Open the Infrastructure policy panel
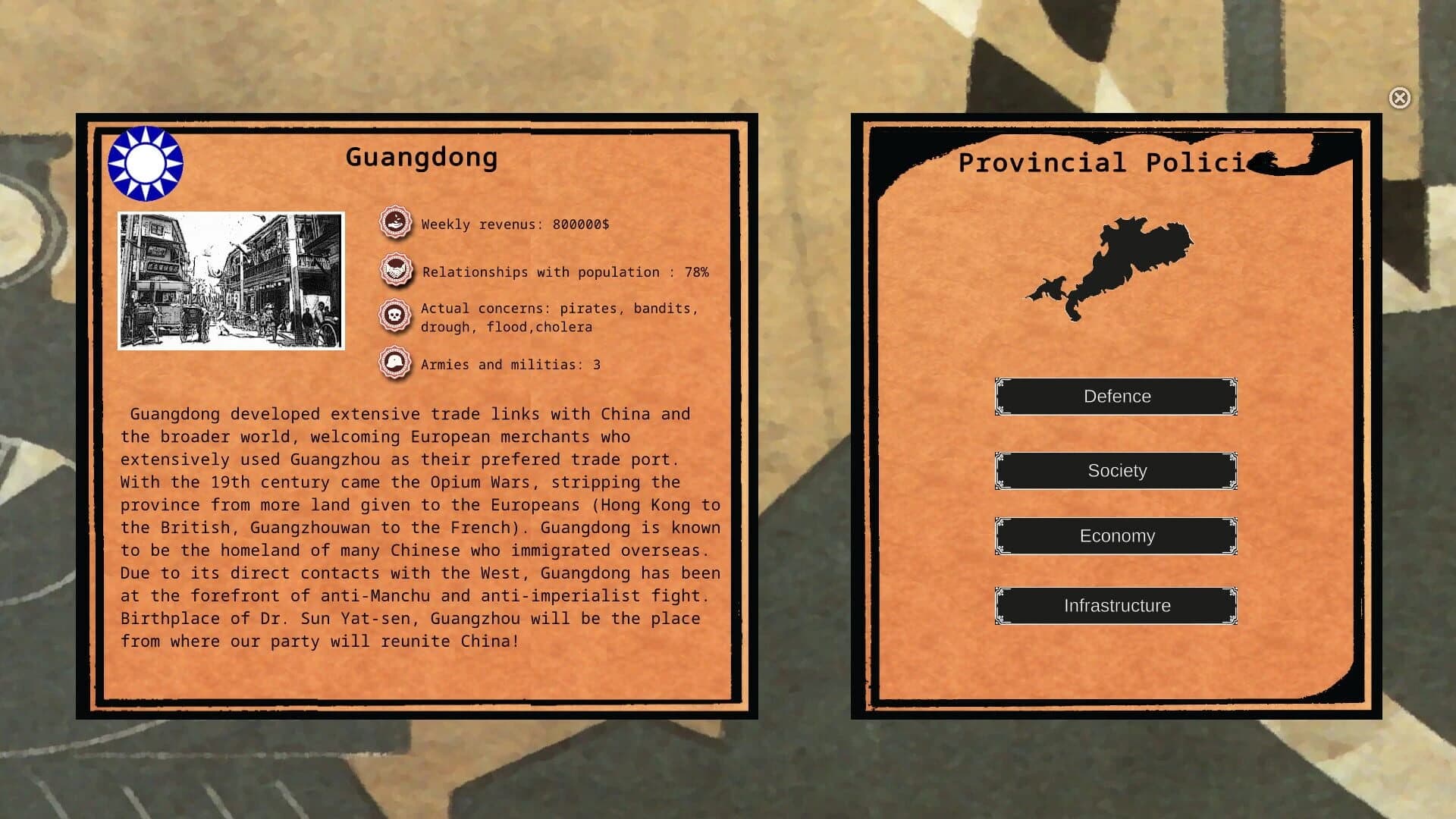This screenshot has width=1456, height=819. pos(1116,605)
